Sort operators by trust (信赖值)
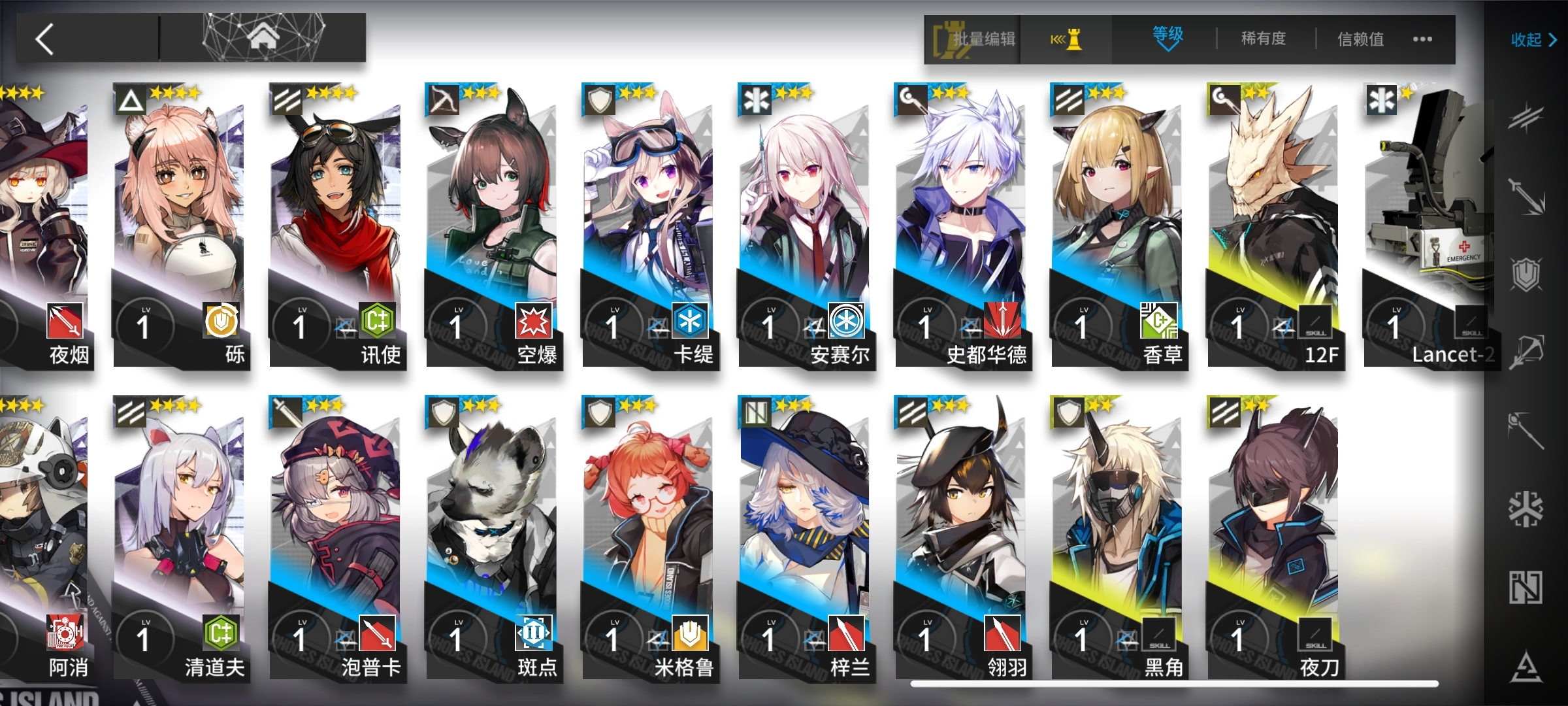The width and height of the screenshot is (1568, 706). click(x=1360, y=39)
